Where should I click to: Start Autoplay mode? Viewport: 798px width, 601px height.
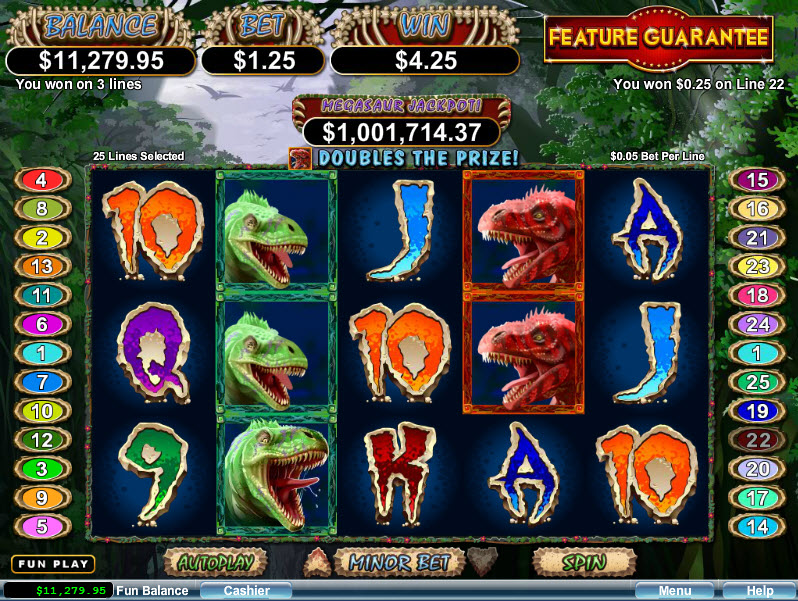click(215, 561)
